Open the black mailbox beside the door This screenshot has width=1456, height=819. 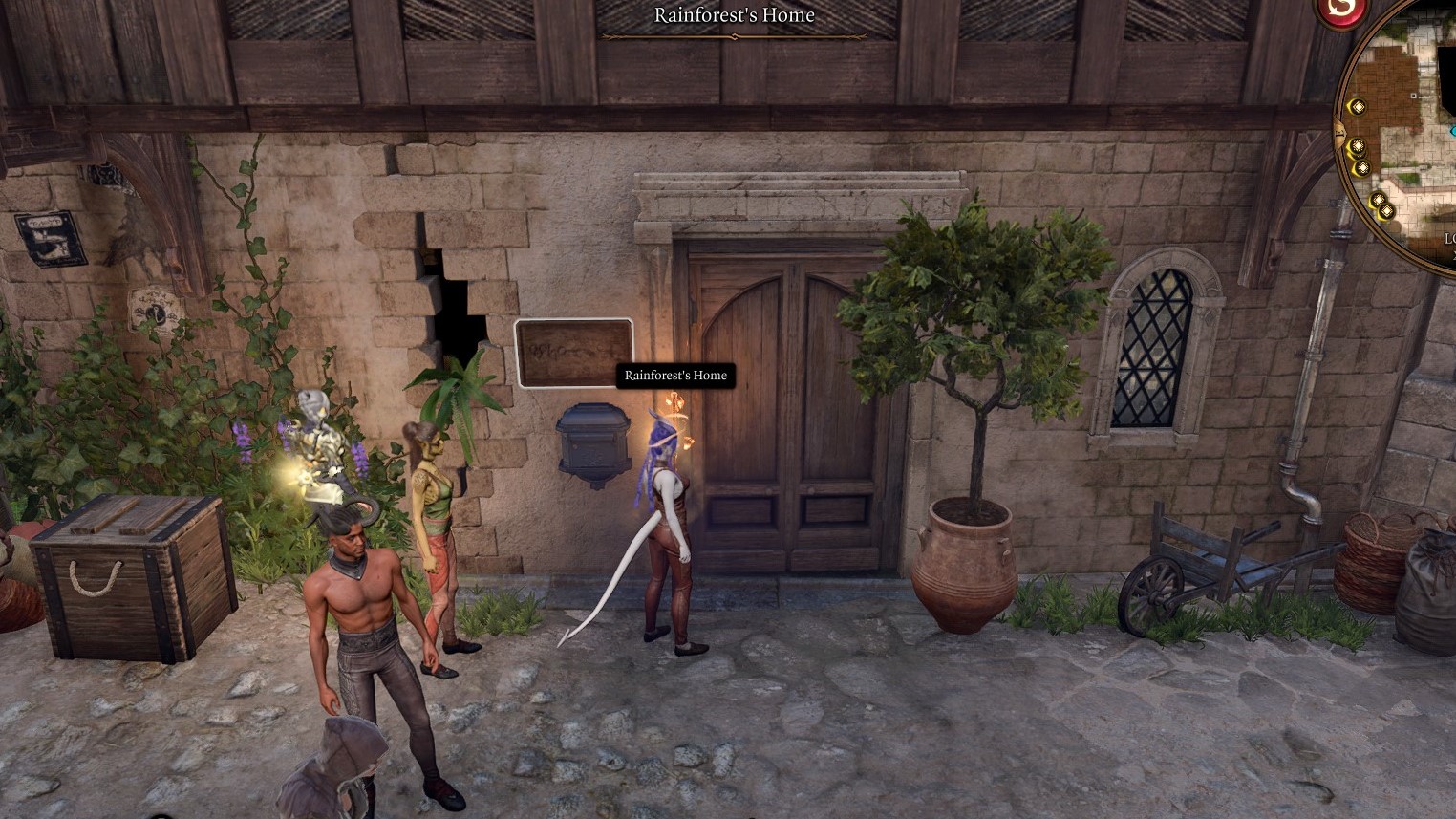[x=593, y=440]
